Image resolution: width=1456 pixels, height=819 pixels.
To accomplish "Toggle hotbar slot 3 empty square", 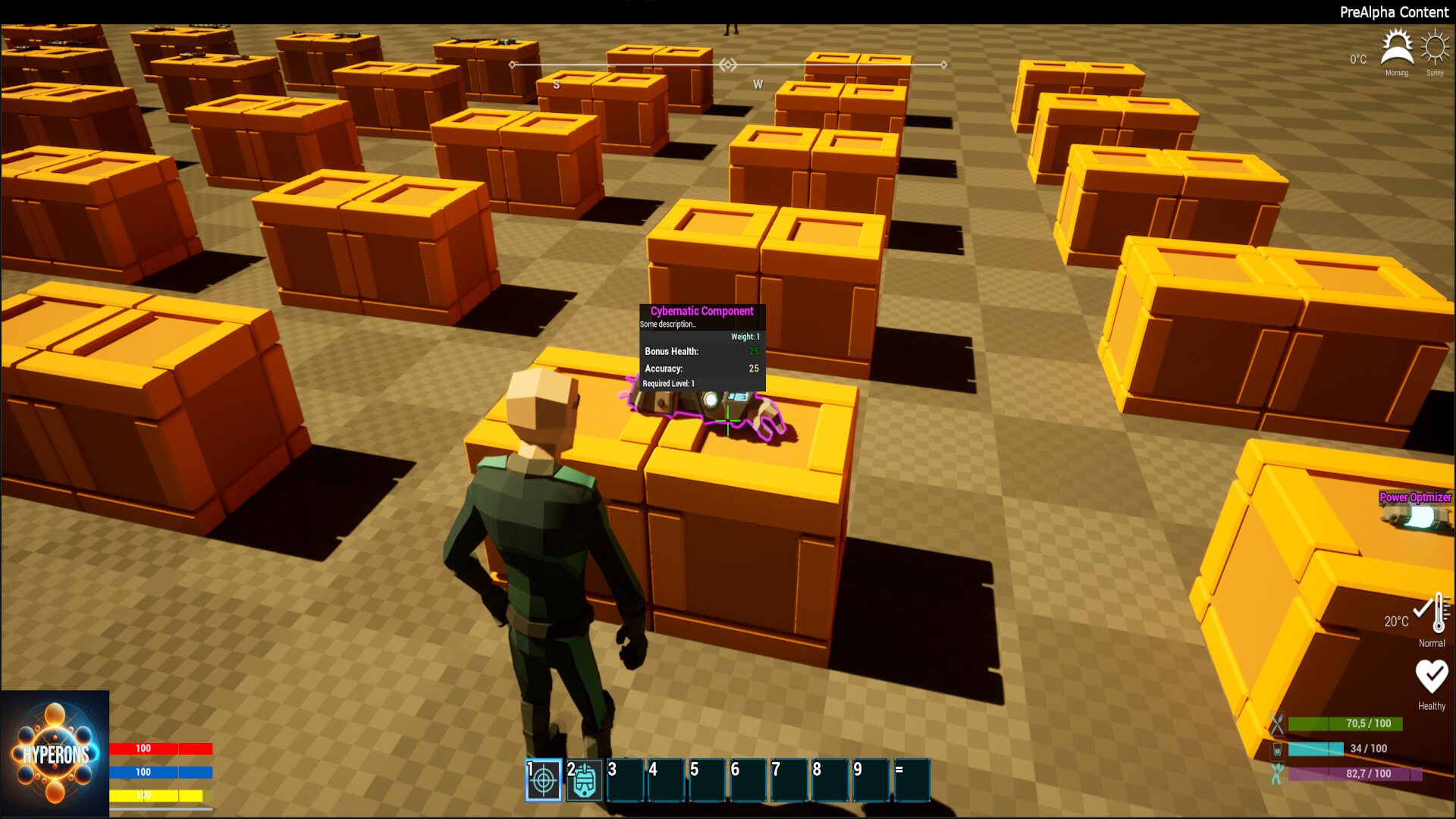I will (624, 778).
